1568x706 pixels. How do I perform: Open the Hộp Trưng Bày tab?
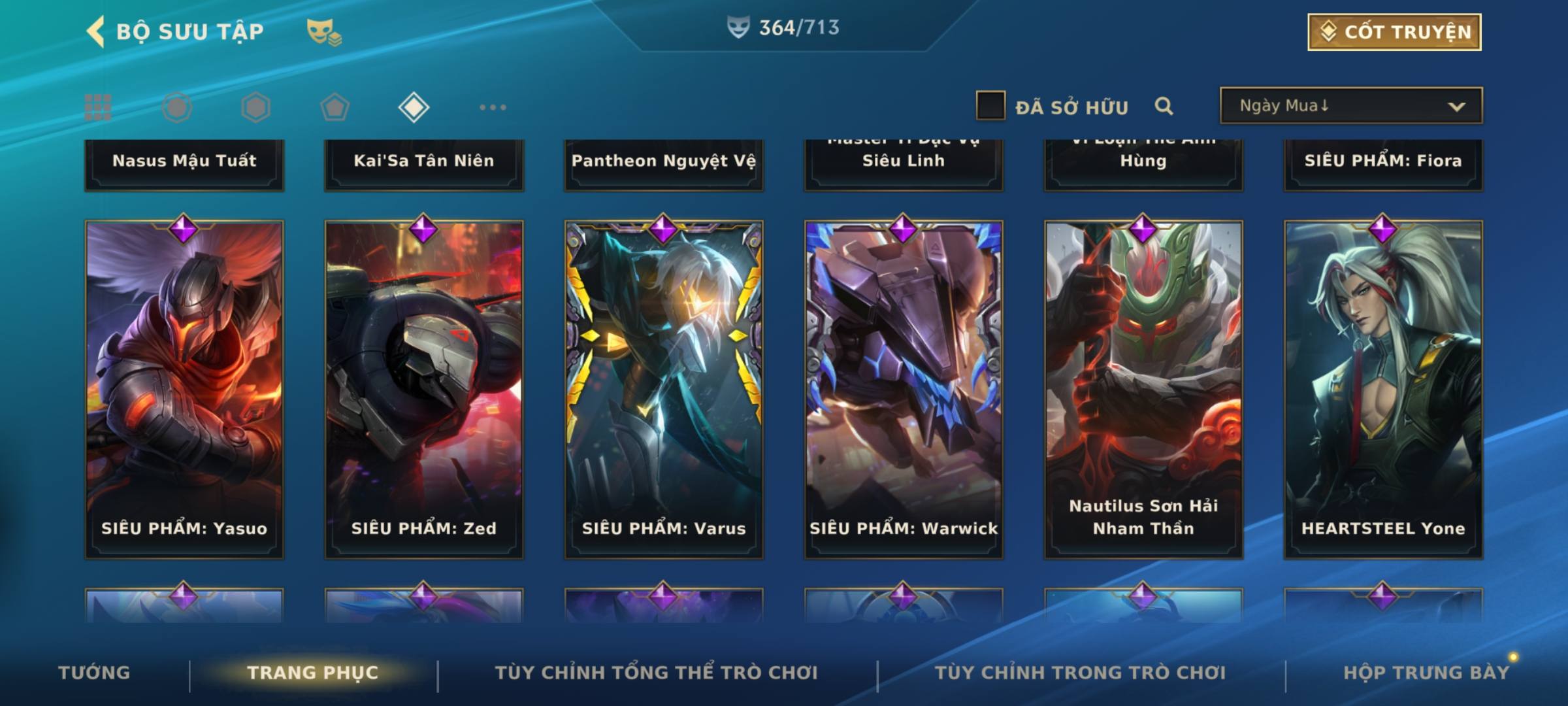(1426, 673)
